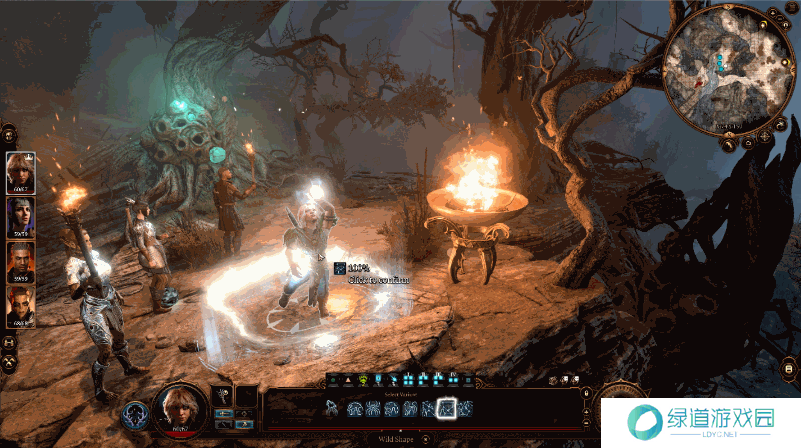Select the third party member portrait
The image size is (801, 448).
(21, 260)
